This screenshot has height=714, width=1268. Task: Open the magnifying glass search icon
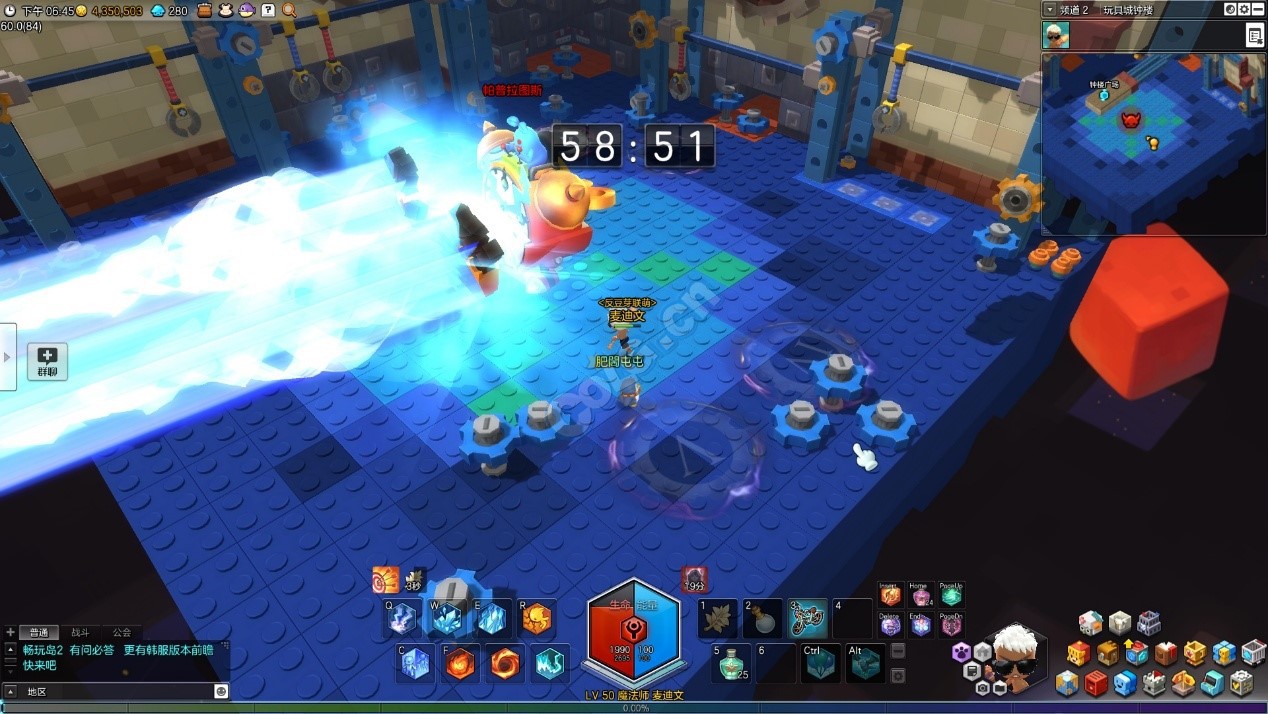(289, 10)
